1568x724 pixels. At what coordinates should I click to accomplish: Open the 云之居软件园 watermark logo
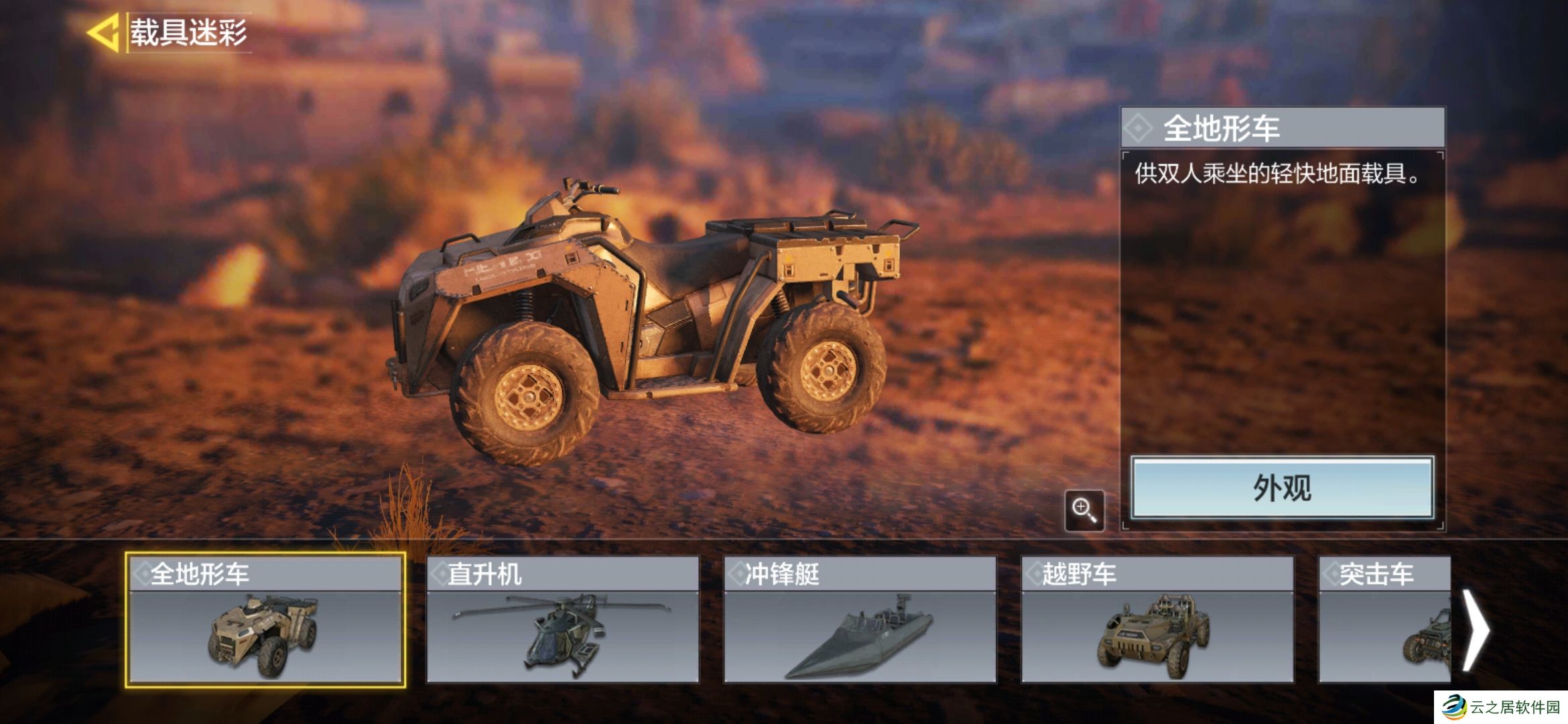pos(1501,707)
